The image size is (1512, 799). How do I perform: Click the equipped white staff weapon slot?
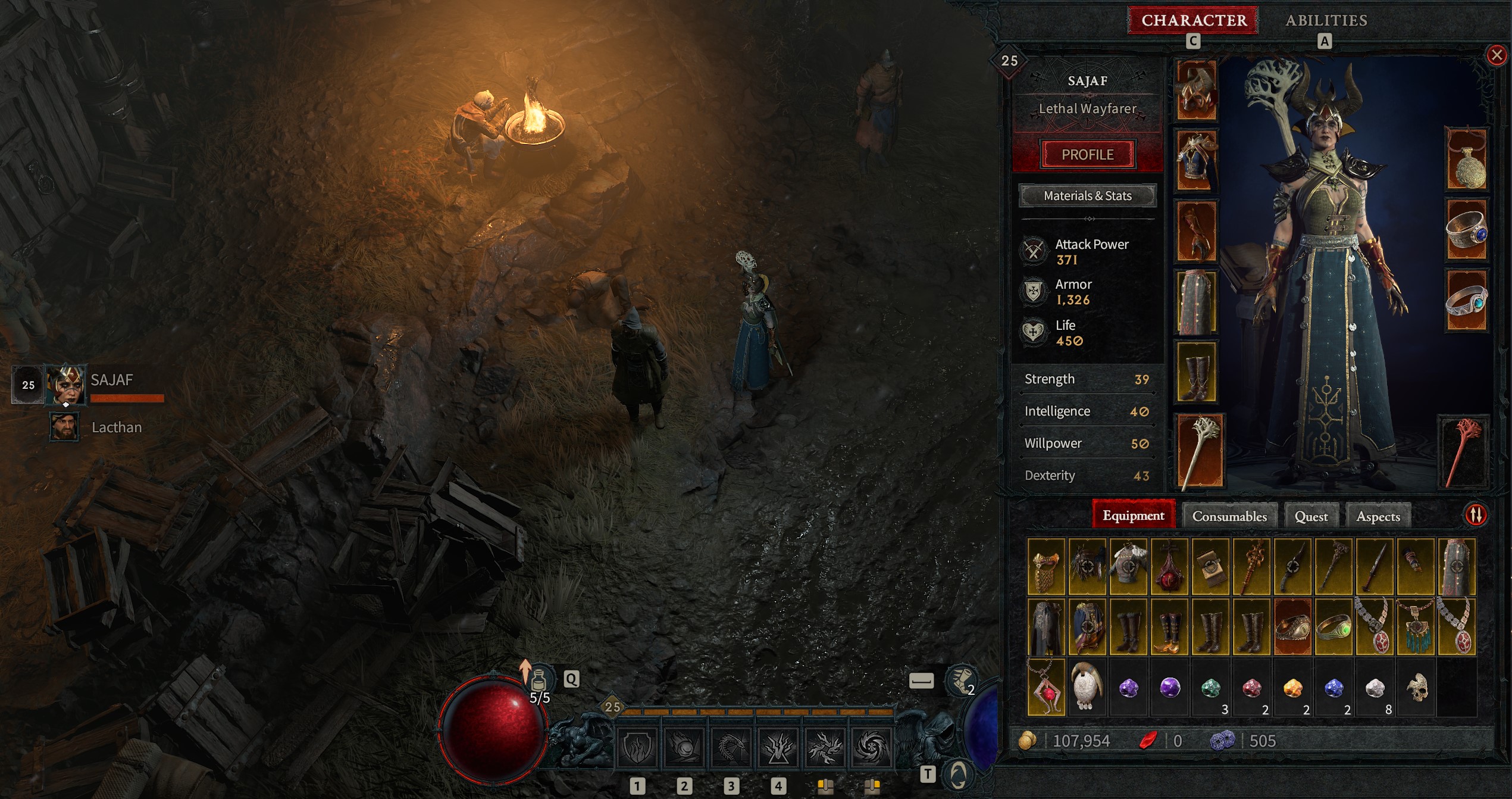(1200, 451)
